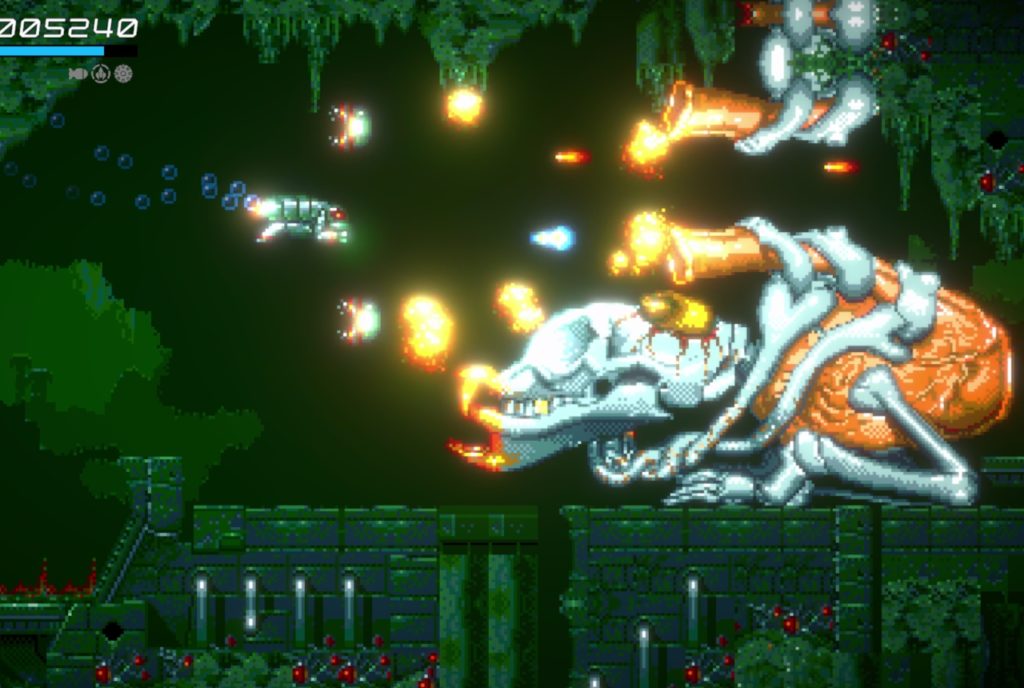Image resolution: width=1024 pixels, height=688 pixels.
Task: Choose the round gear-shaped weapon icon
Action: coord(123,73)
